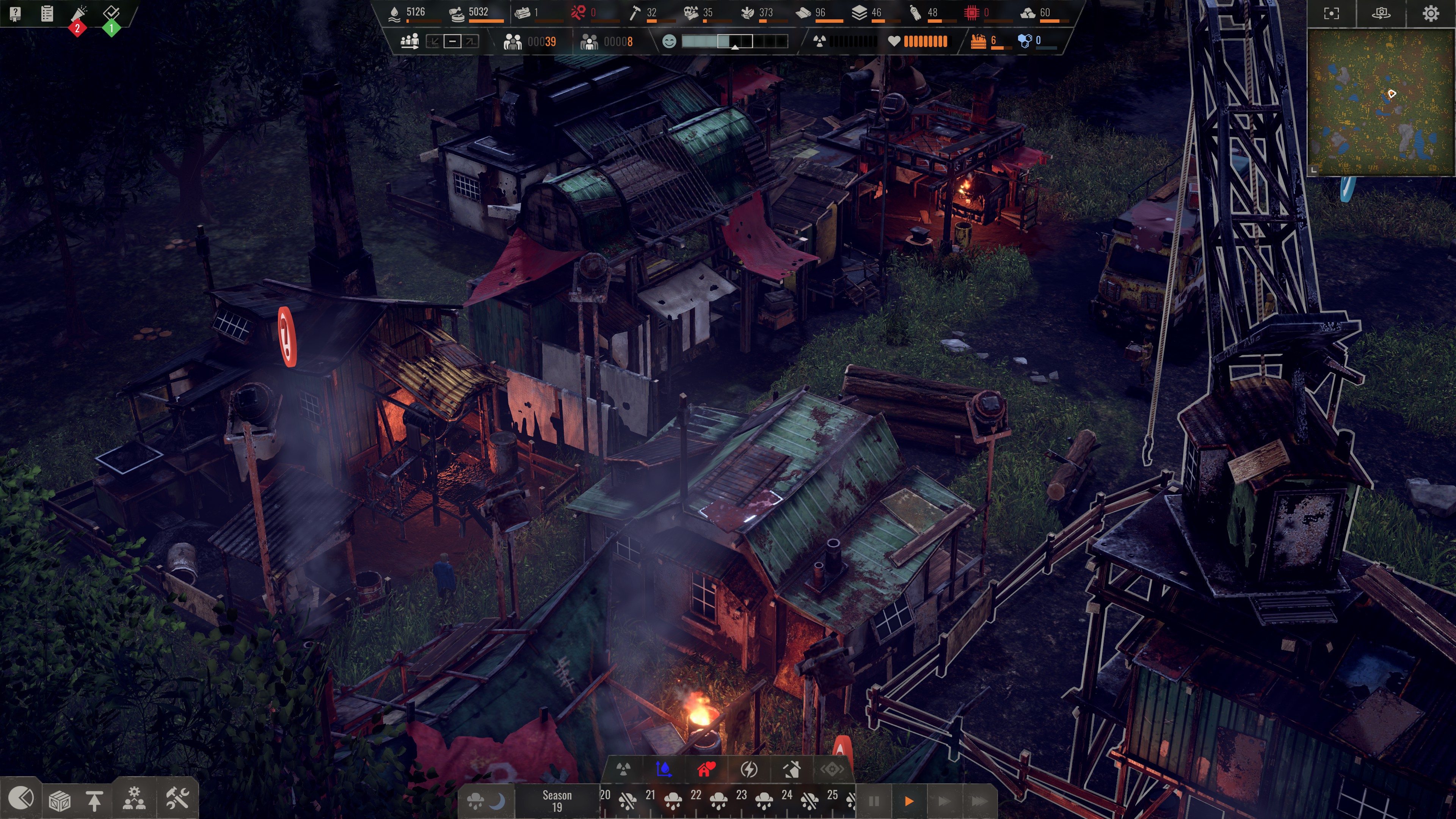The height and width of the screenshot is (819, 1456).
Task: Open the workers and gear profession menu
Action: pyautogui.click(x=134, y=799)
